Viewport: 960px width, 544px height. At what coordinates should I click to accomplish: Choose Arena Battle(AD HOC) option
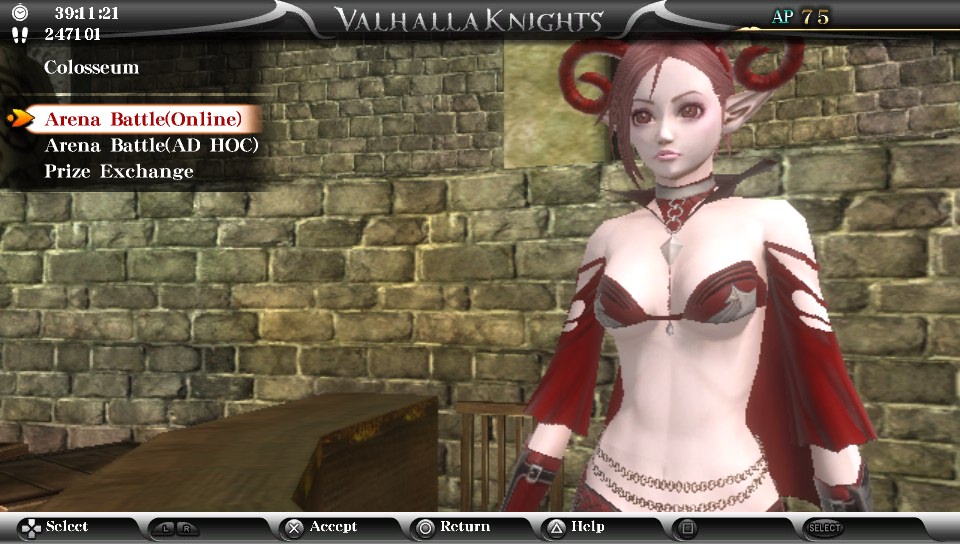[x=151, y=146]
